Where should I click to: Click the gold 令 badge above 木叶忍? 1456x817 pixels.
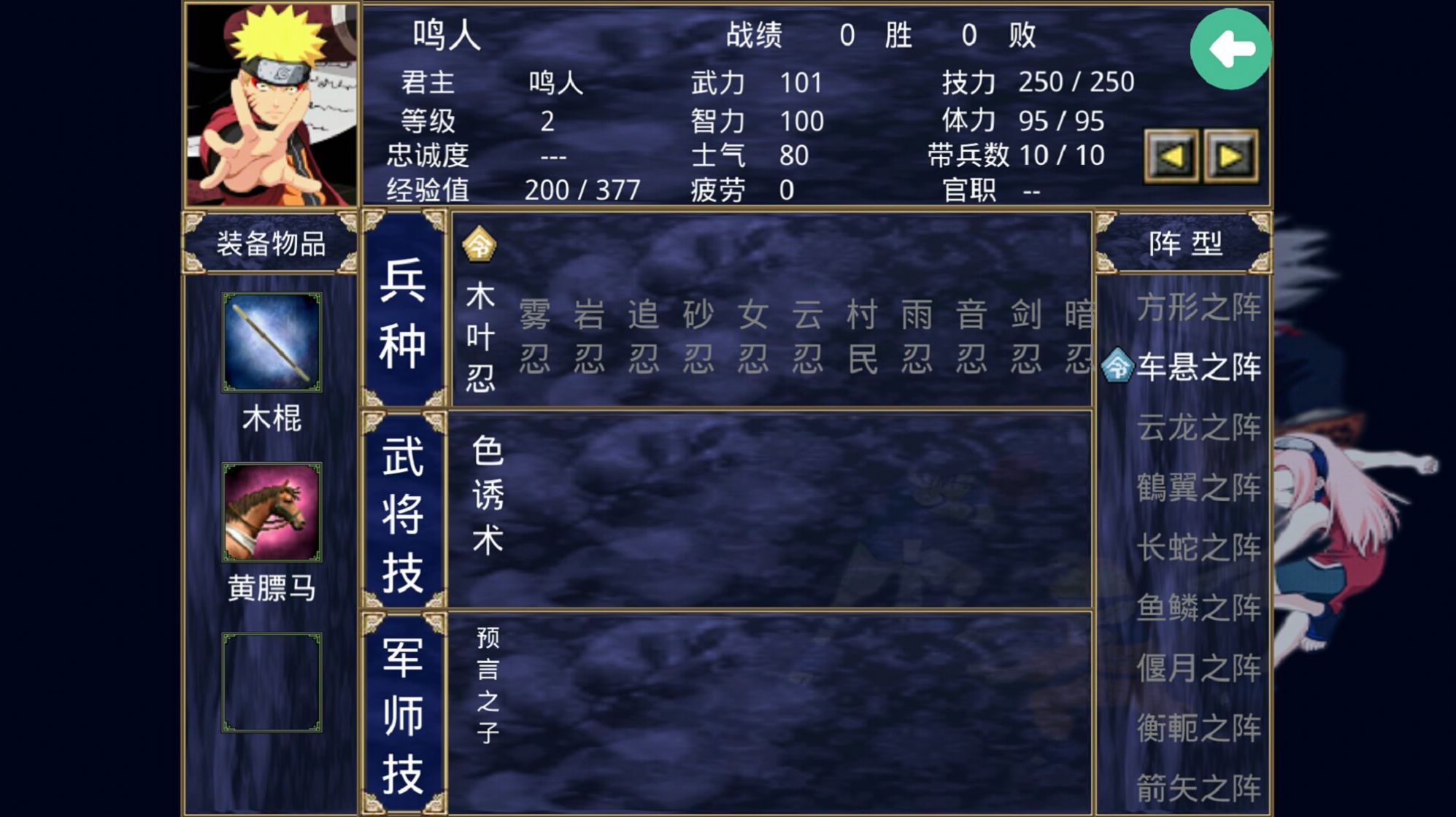(x=482, y=248)
